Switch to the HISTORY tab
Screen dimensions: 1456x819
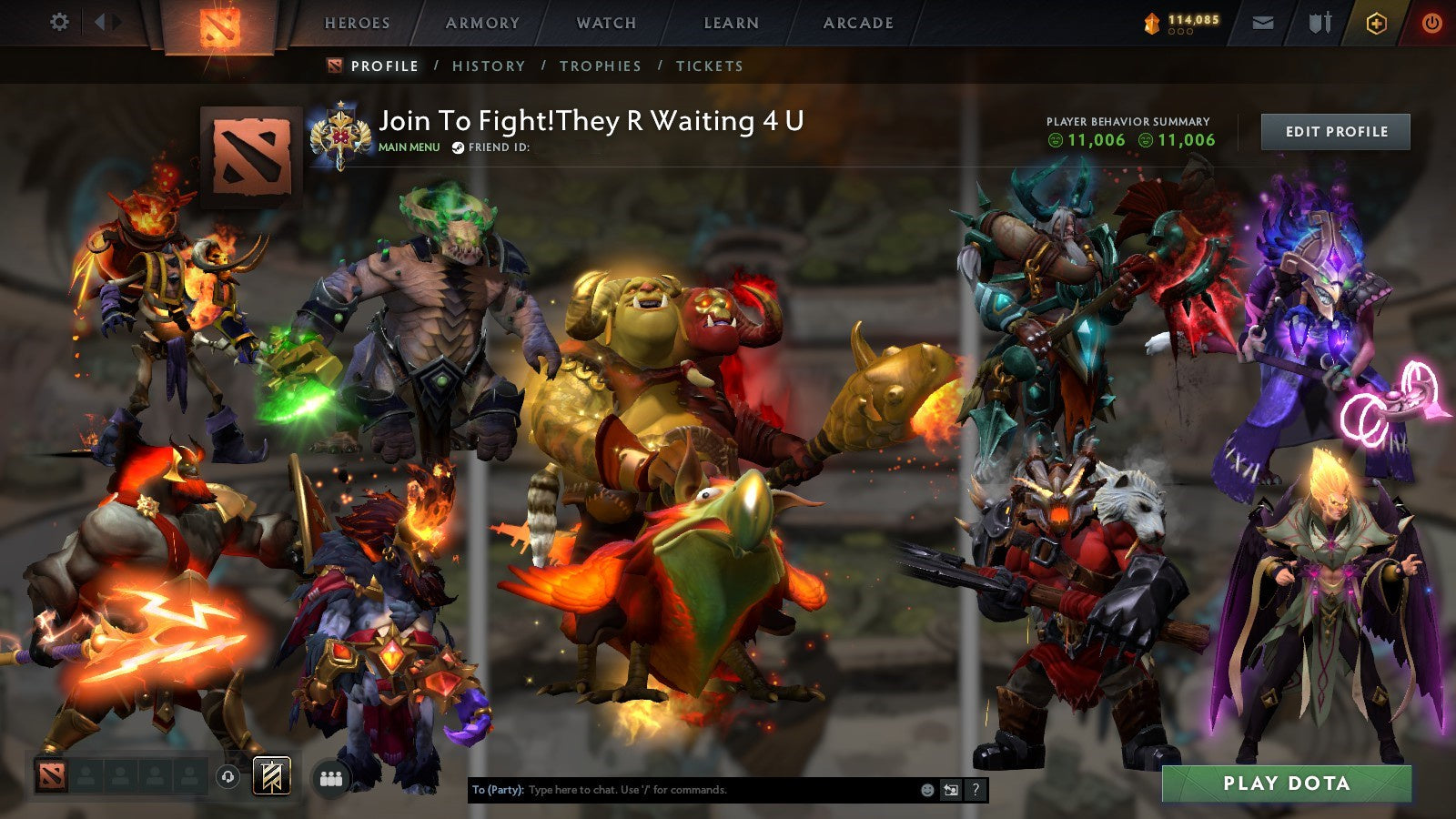(x=490, y=66)
